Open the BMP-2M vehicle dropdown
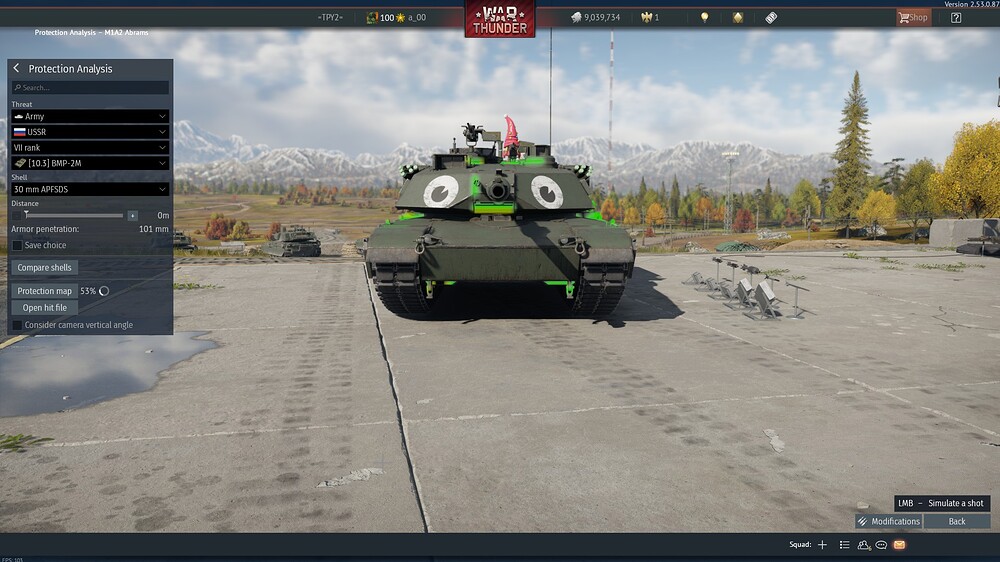The image size is (1000, 562). (x=90, y=162)
